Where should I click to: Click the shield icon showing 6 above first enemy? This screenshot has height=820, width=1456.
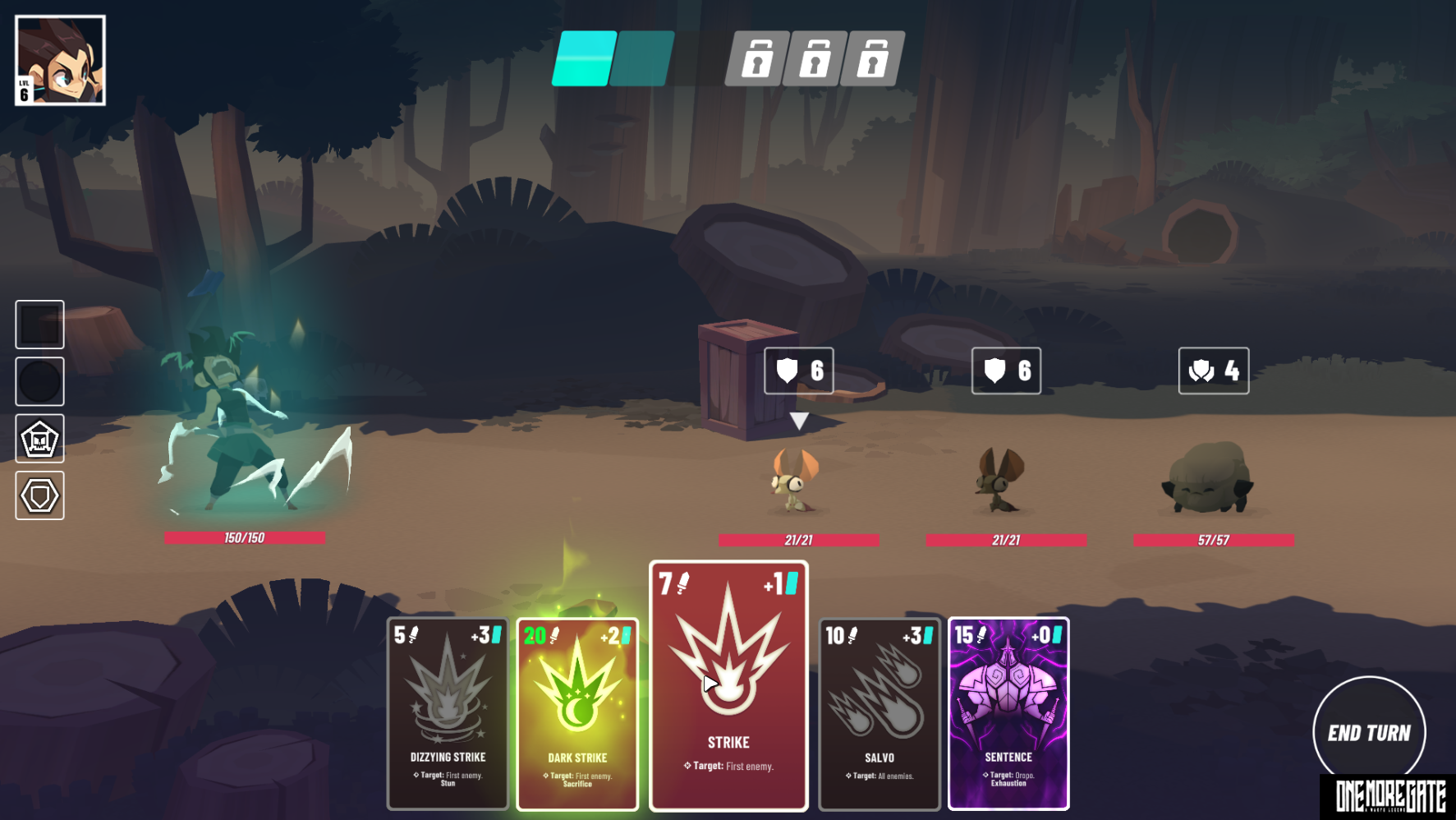[797, 371]
